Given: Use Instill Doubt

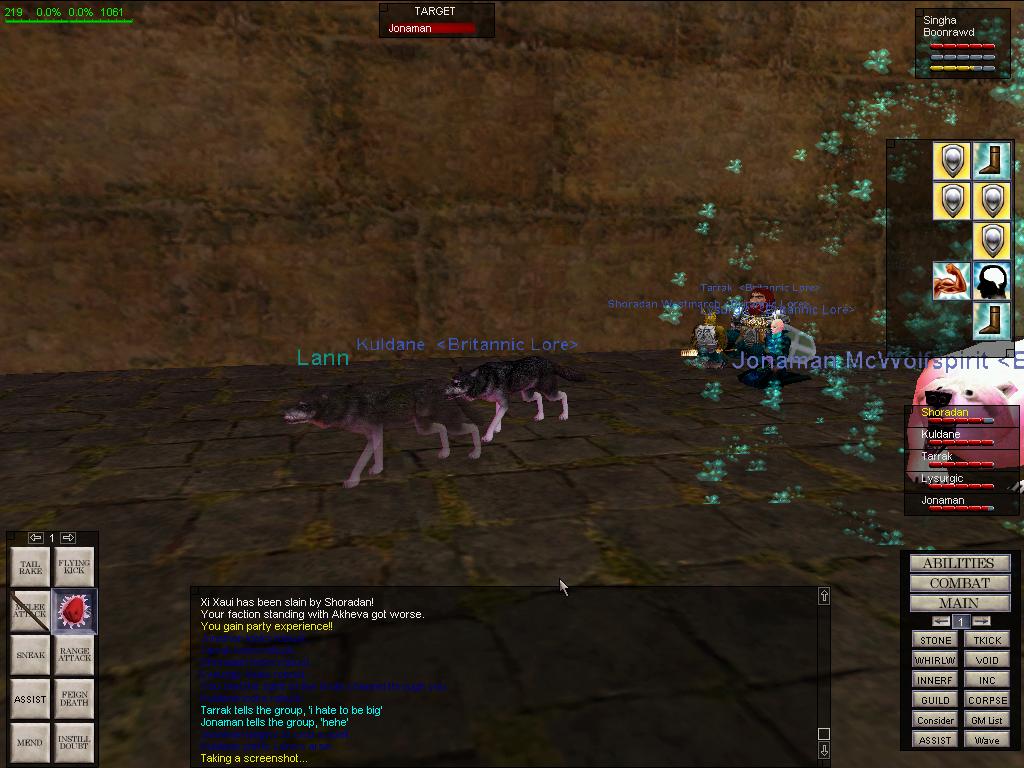Looking at the screenshot, I should (74, 743).
